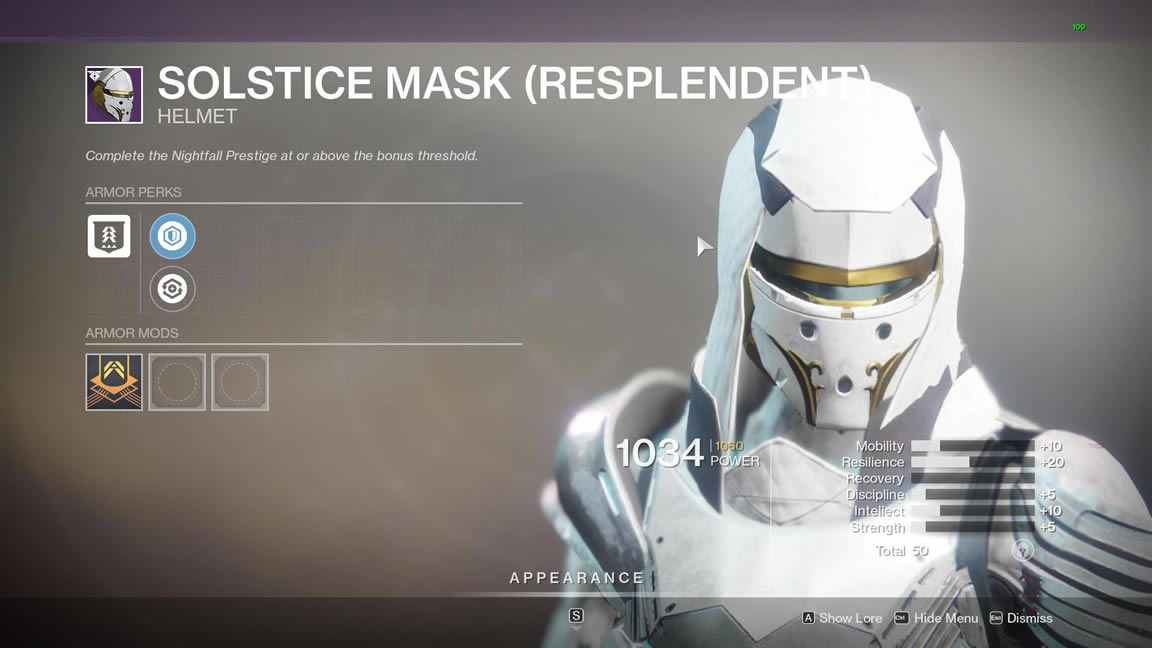
Task: Select the blue shield armor perk
Action: click(x=172, y=237)
